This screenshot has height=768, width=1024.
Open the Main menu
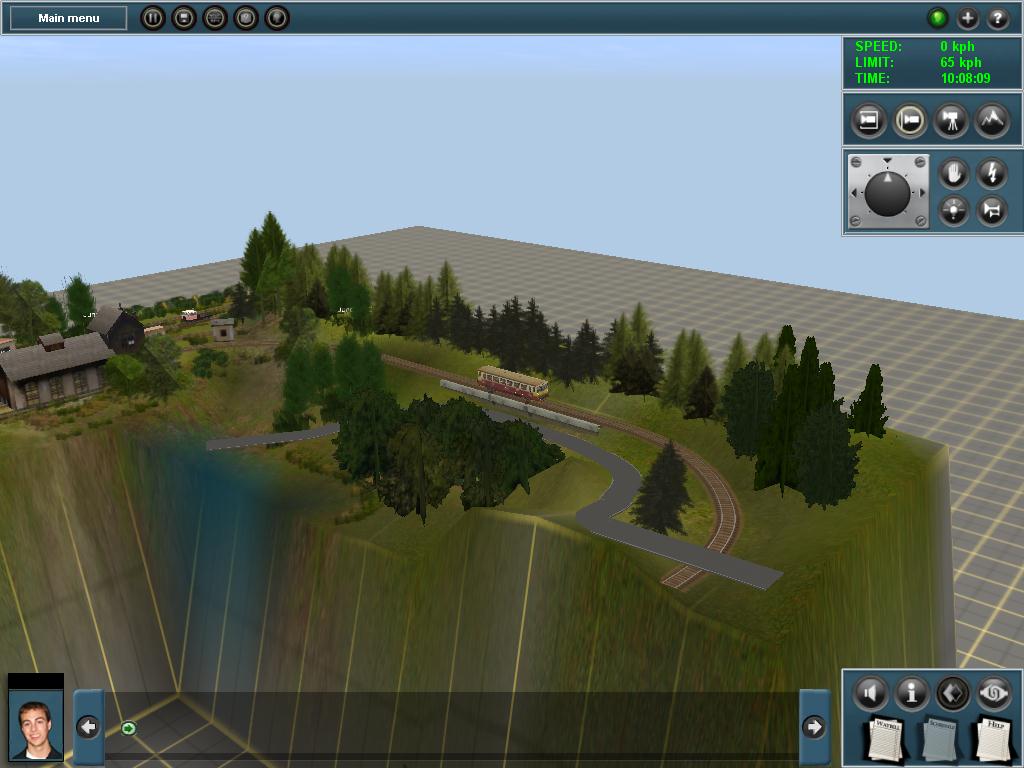coord(69,18)
